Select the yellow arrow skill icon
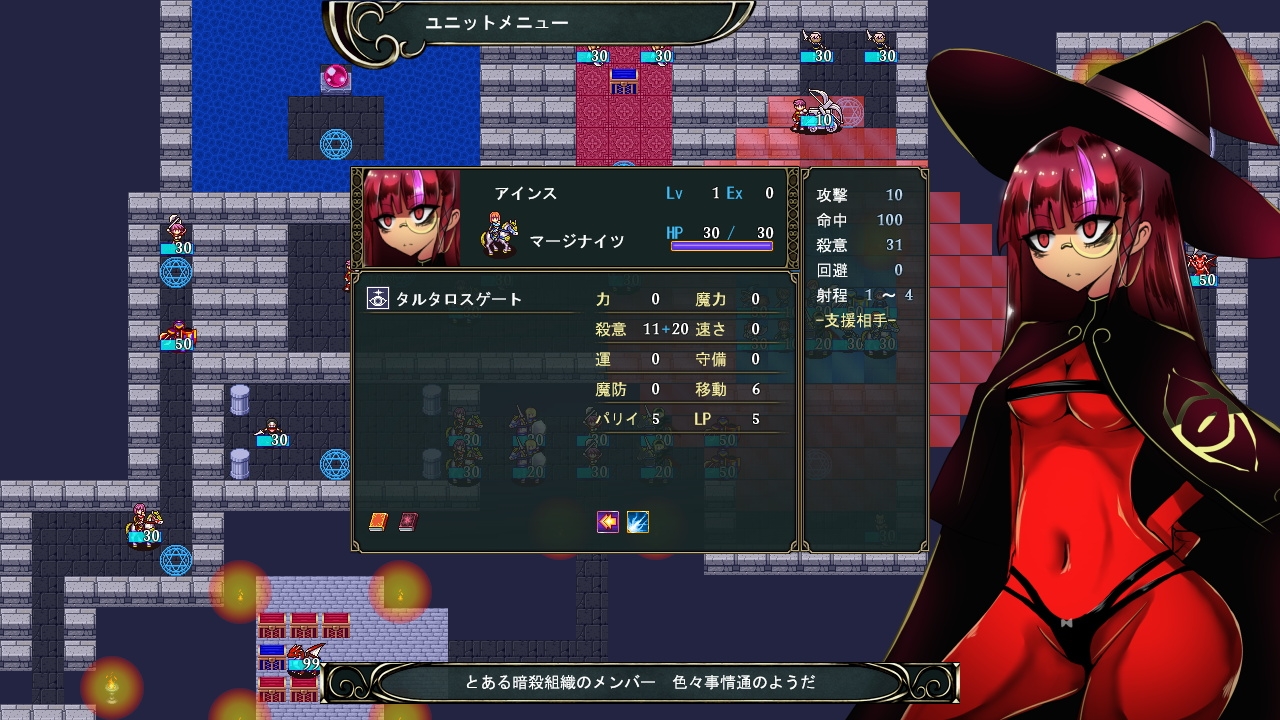This screenshot has width=1280, height=720. click(x=608, y=522)
